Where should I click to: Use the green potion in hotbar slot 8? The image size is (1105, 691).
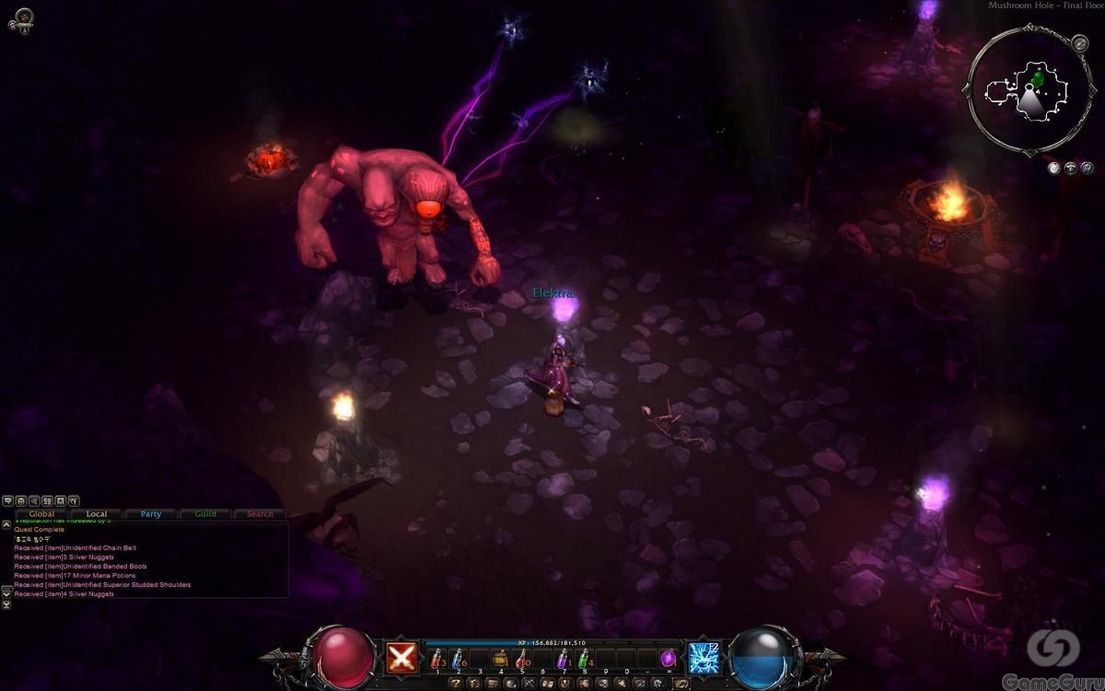point(583,660)
